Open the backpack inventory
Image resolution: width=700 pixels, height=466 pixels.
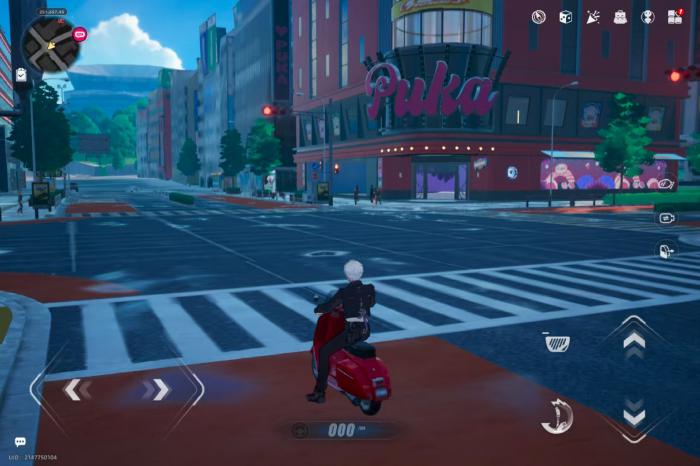coord(620,17)
